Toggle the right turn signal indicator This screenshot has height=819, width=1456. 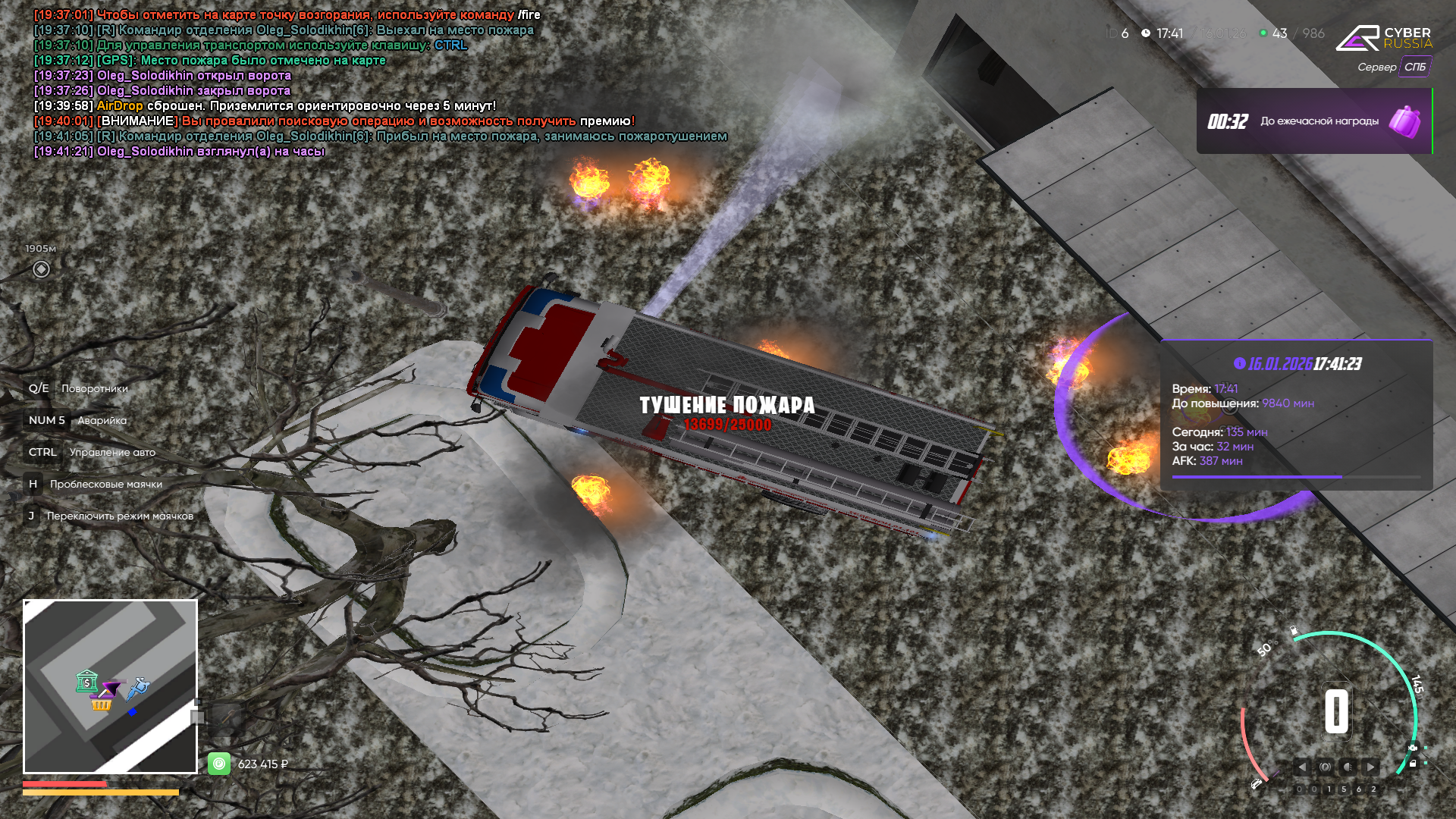[1370, 767]
